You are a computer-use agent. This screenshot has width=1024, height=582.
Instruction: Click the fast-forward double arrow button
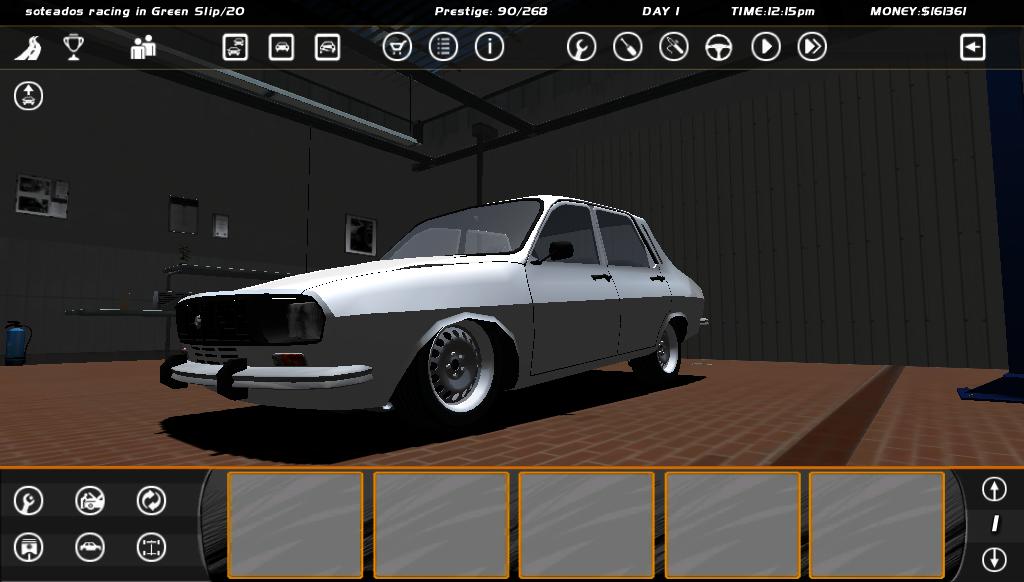pos(812,47)
